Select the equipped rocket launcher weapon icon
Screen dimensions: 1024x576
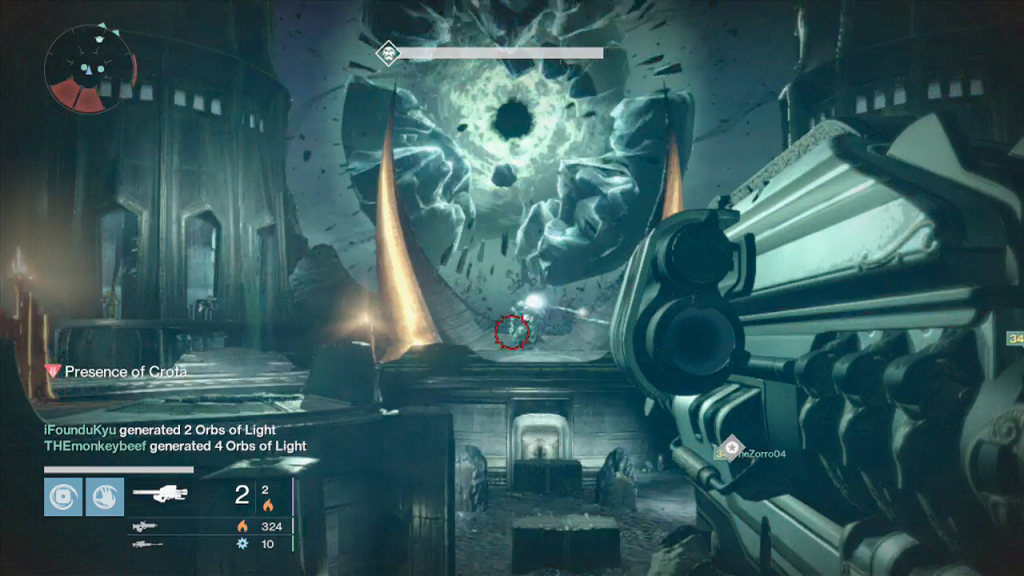click(160, 494)
